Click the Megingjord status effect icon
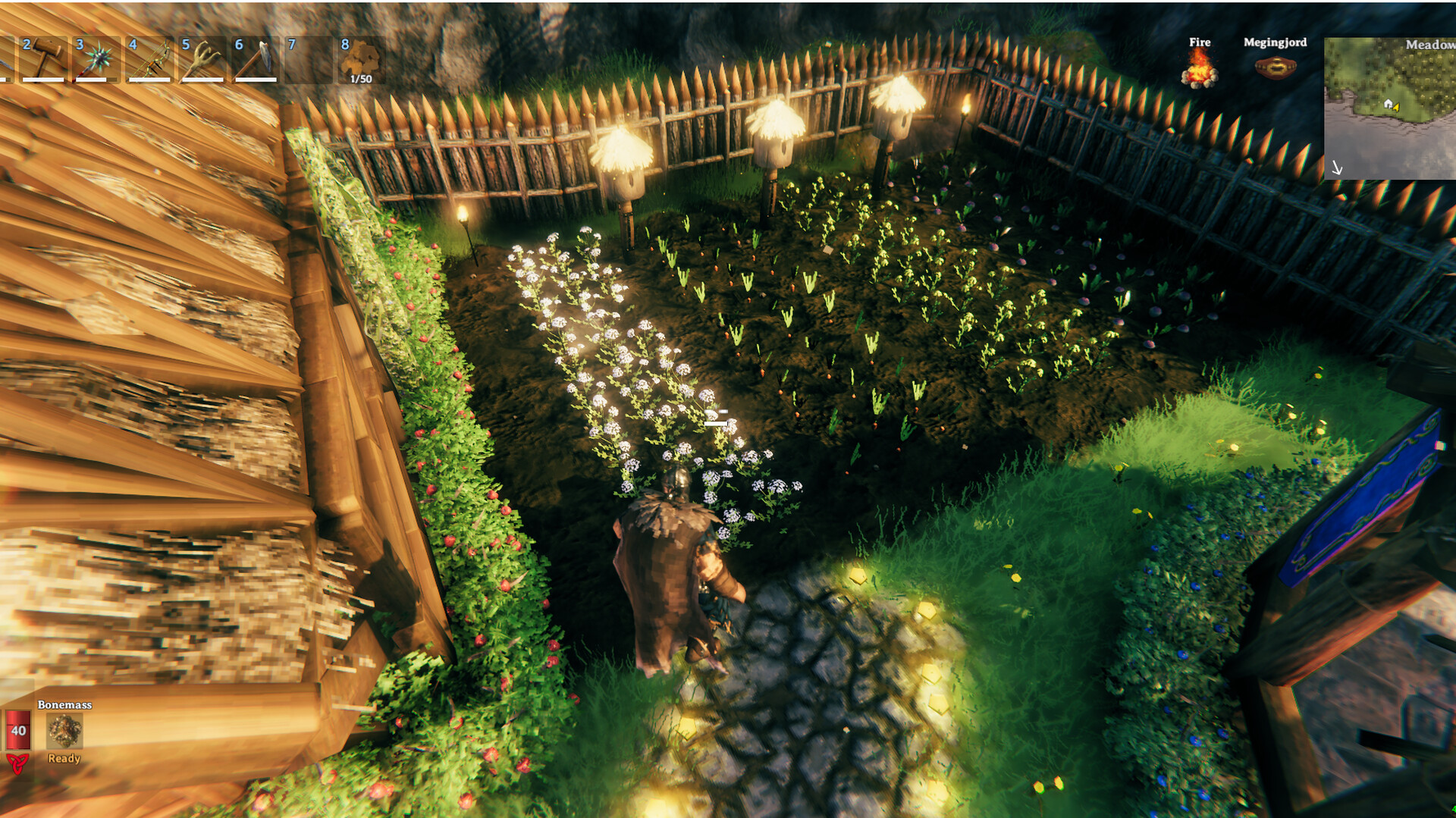Image resolution: width=1456 pixels, height=818 pixels. [x=1277, y=68]
